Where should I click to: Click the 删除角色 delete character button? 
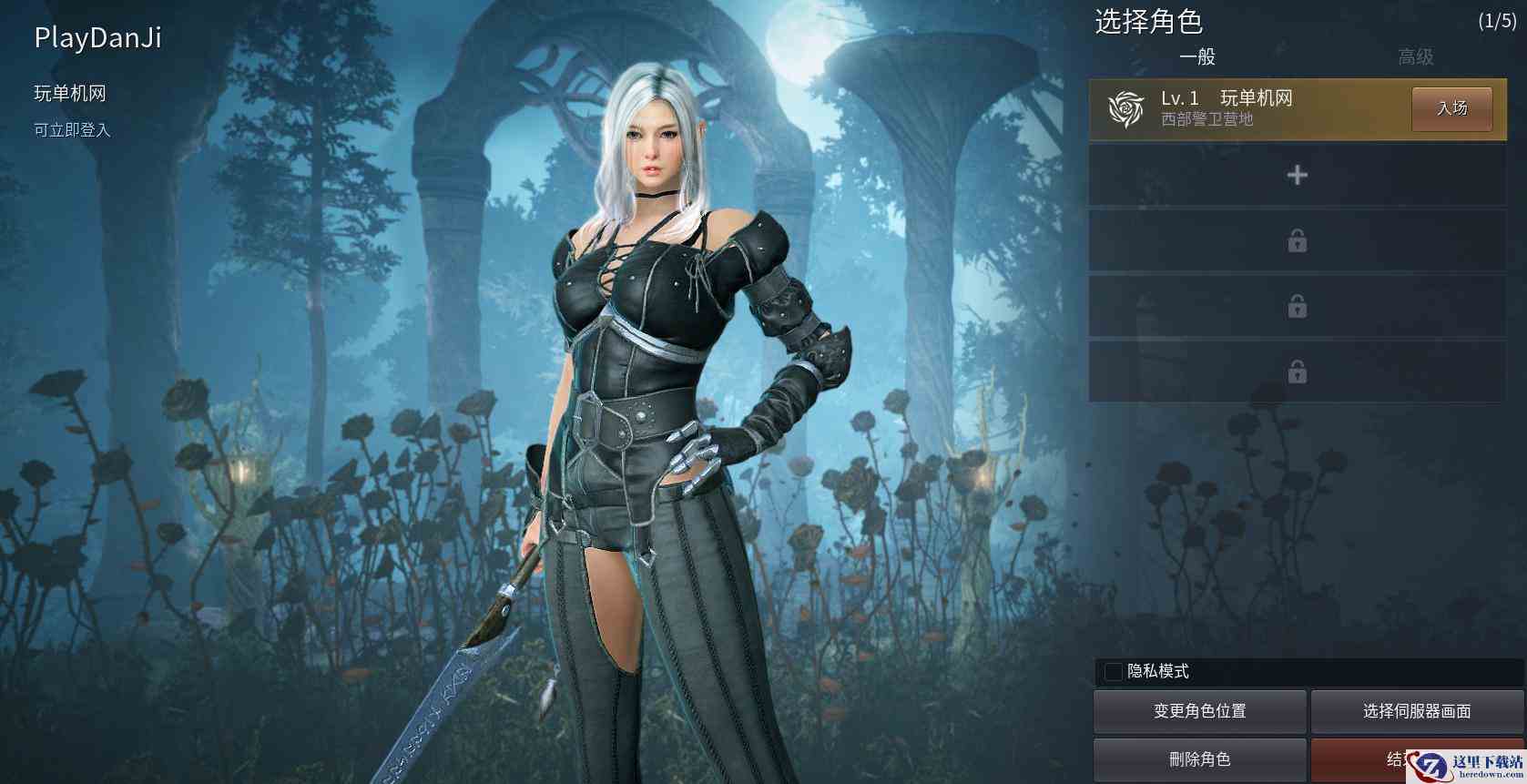[1198, 758]
